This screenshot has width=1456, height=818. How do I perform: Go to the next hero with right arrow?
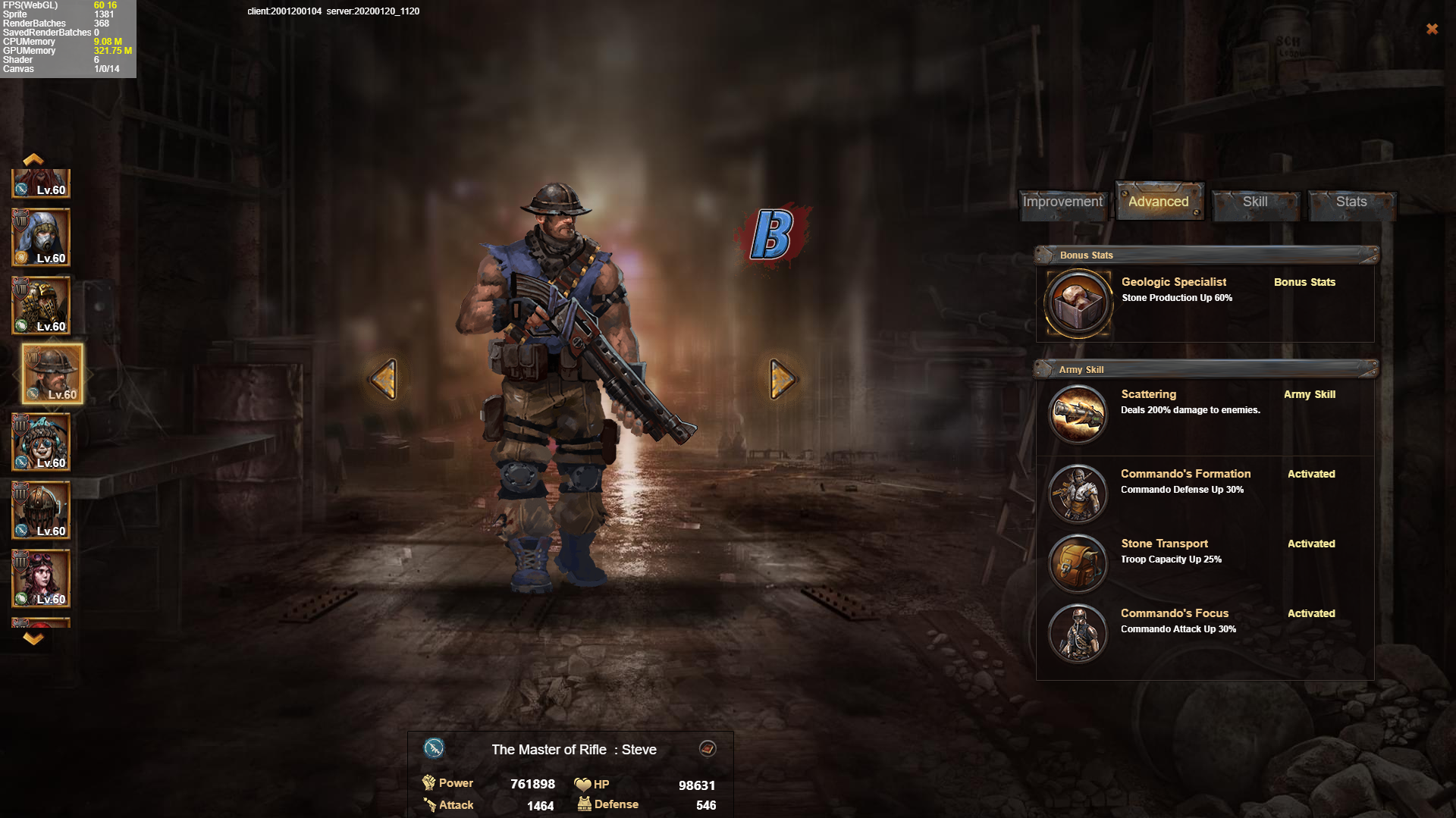click(782, 378)
